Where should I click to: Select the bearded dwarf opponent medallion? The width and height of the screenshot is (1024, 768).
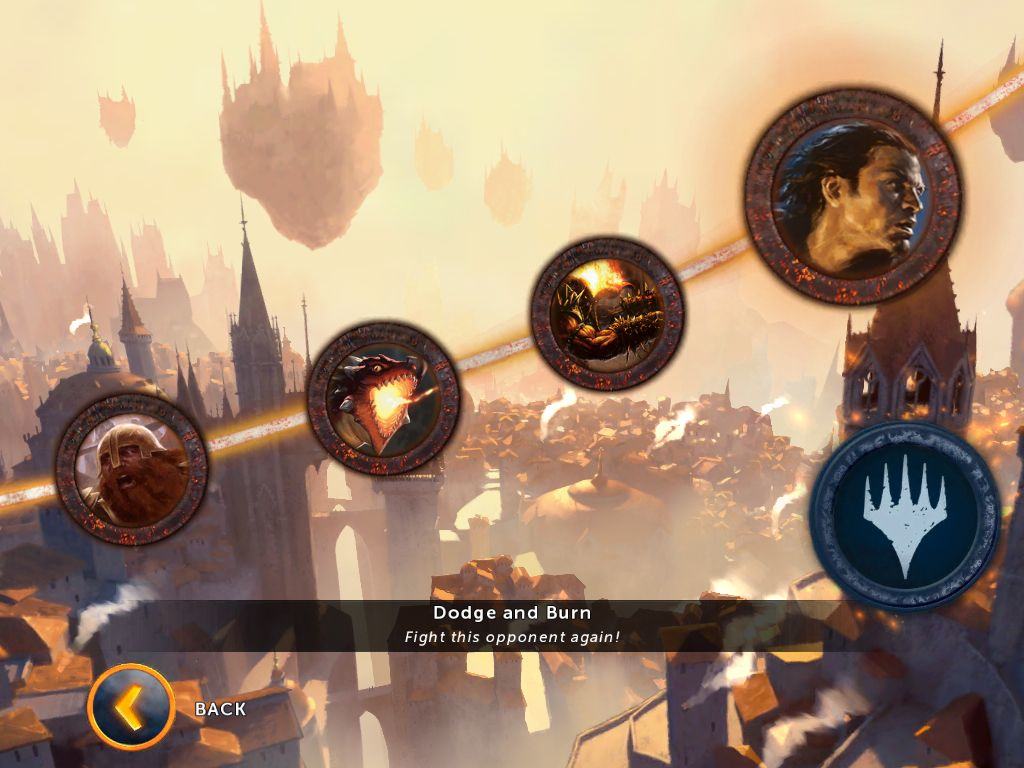(132, 469)
